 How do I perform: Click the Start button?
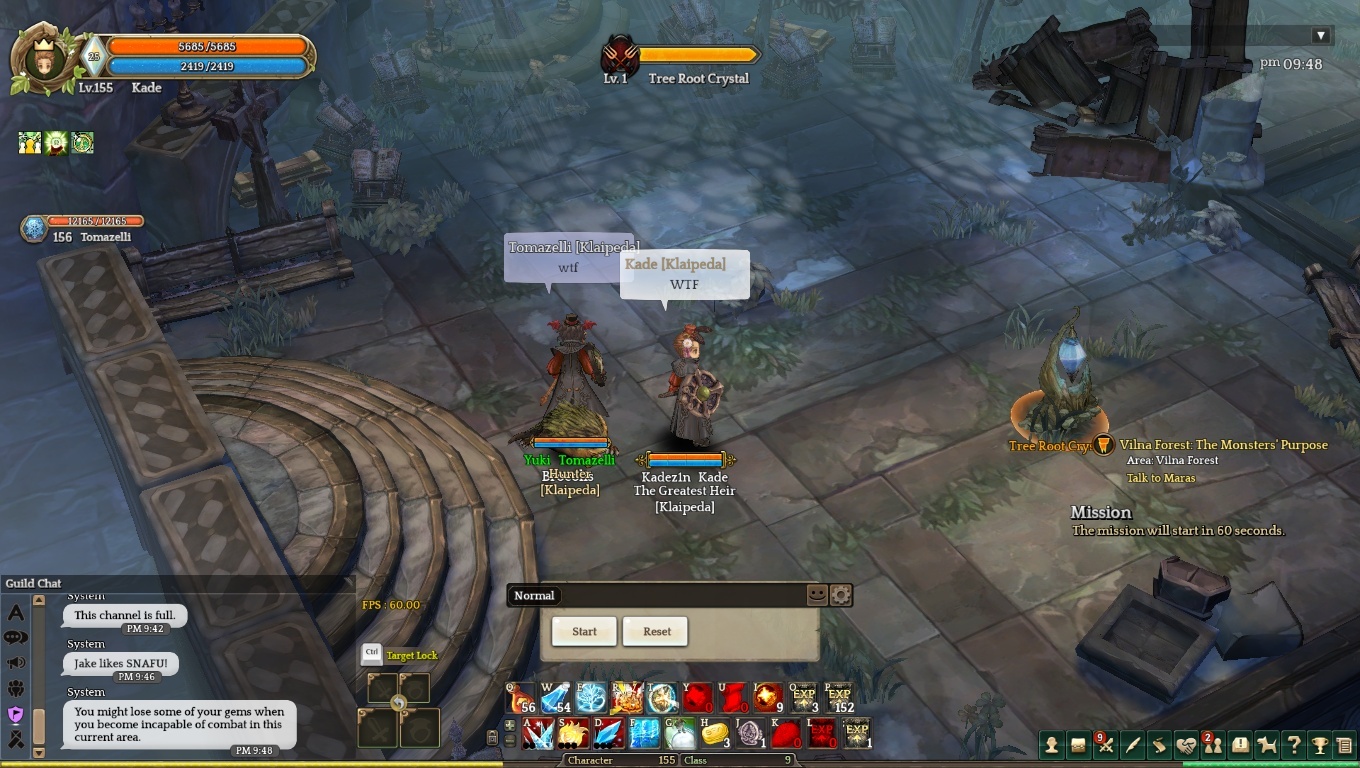[584, 631]
